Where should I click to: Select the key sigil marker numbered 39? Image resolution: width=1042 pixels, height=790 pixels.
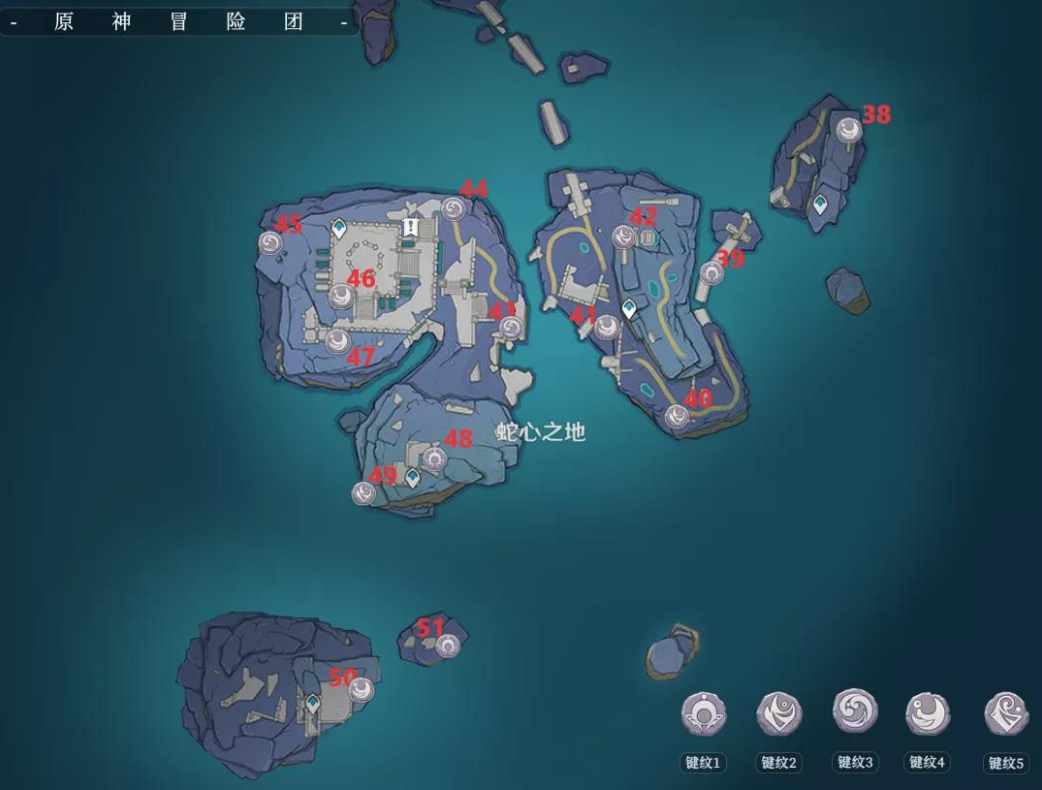pos(712,271)
